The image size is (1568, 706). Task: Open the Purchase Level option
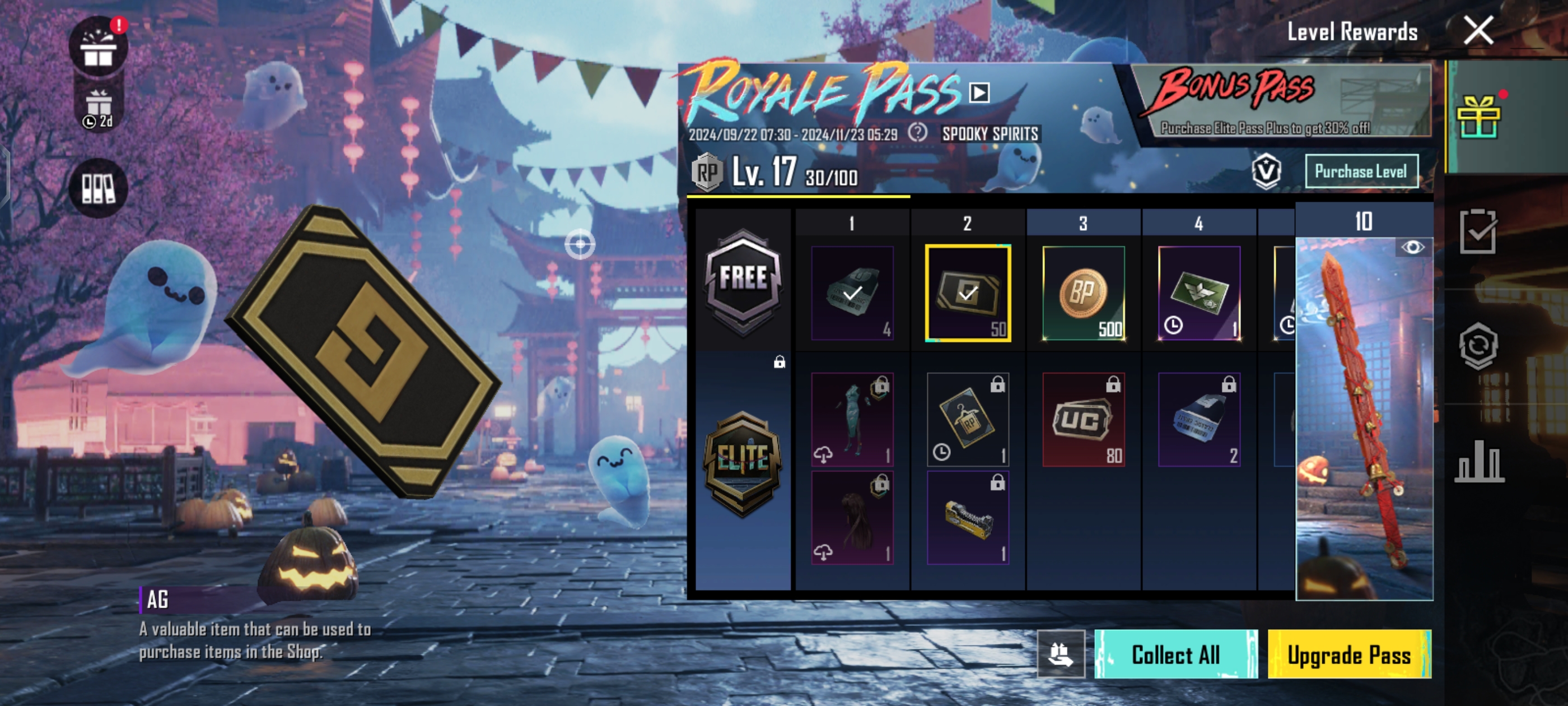(x=1361, y=171)
